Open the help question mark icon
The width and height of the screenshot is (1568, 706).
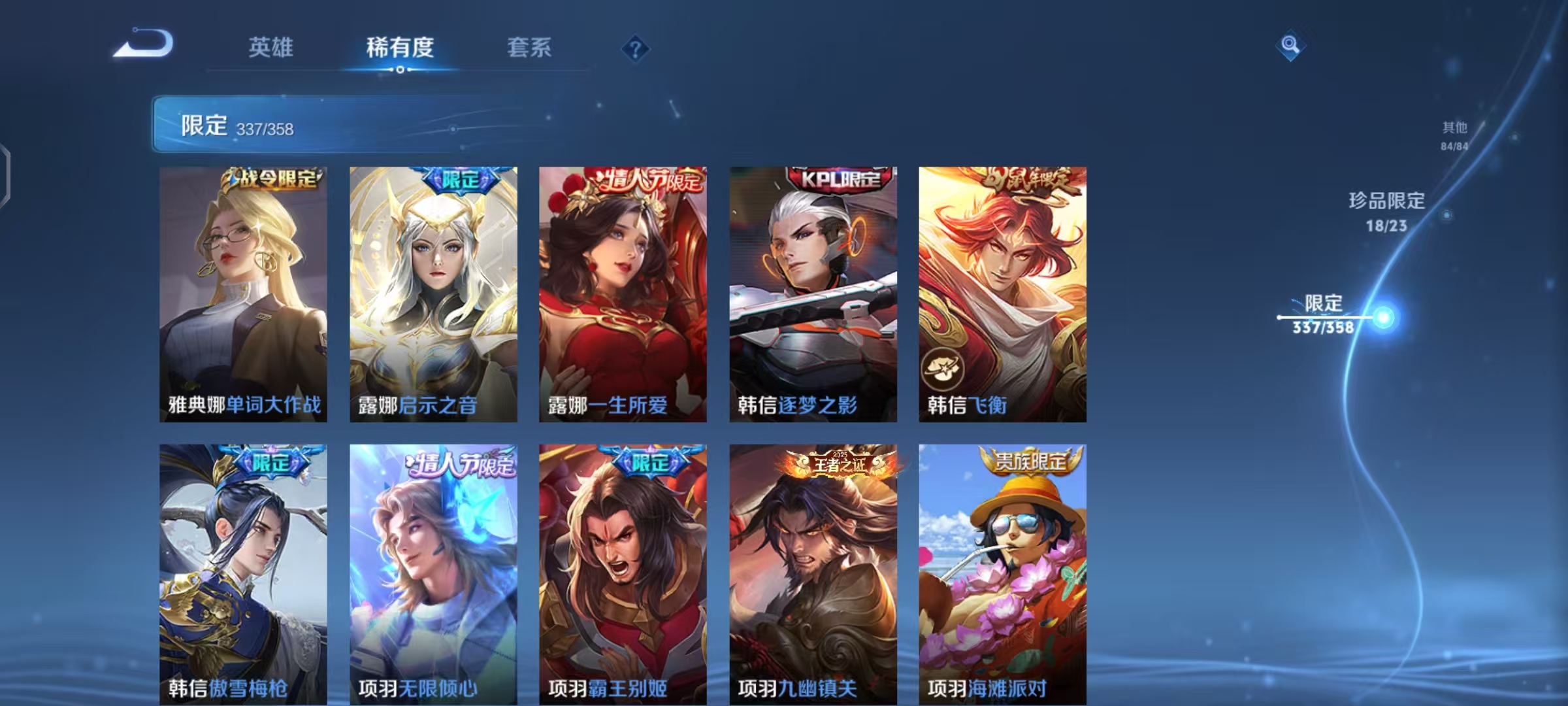[x=635, y=48]
